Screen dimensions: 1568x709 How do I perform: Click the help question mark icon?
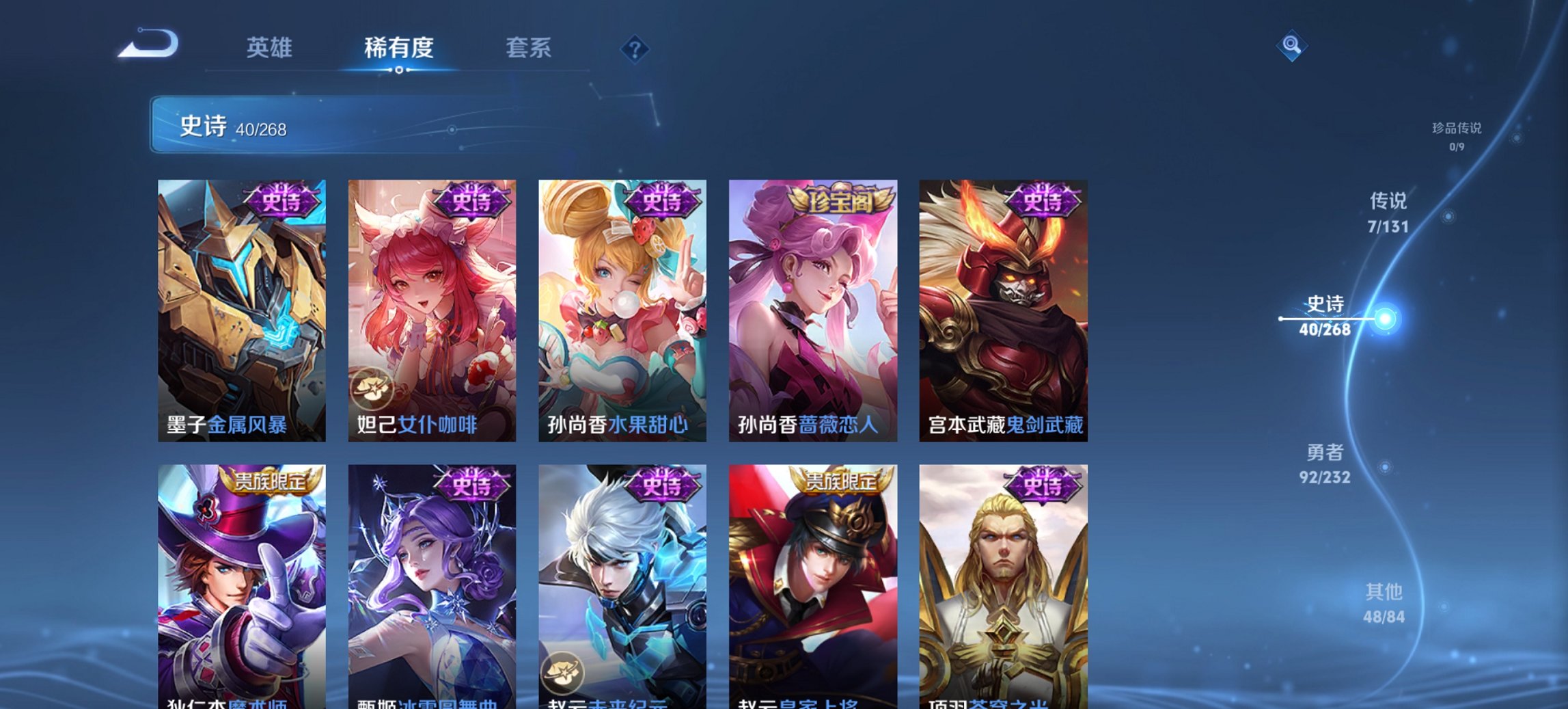click(634, 48)
